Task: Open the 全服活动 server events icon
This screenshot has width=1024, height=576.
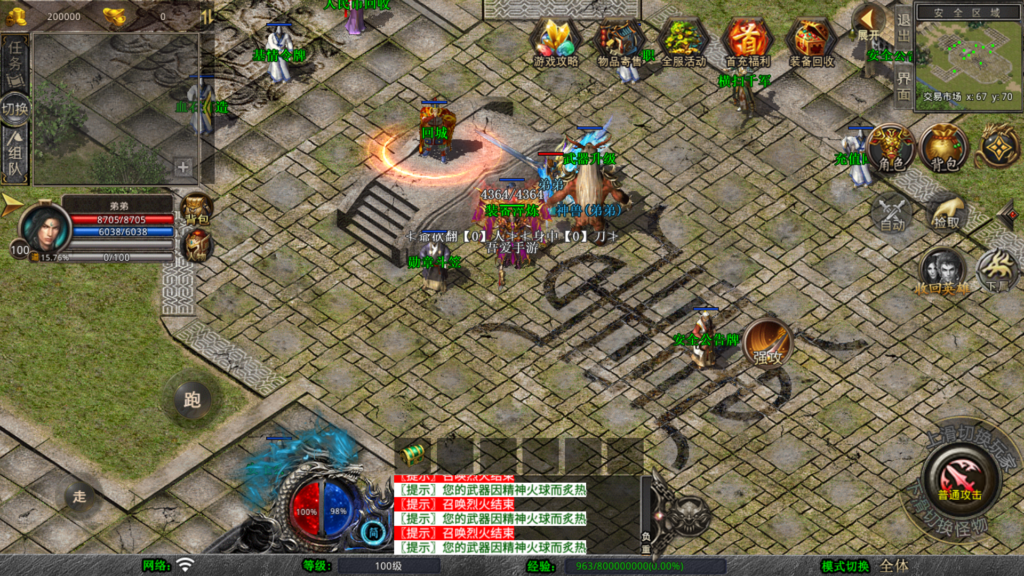Action: click(684, 41)
